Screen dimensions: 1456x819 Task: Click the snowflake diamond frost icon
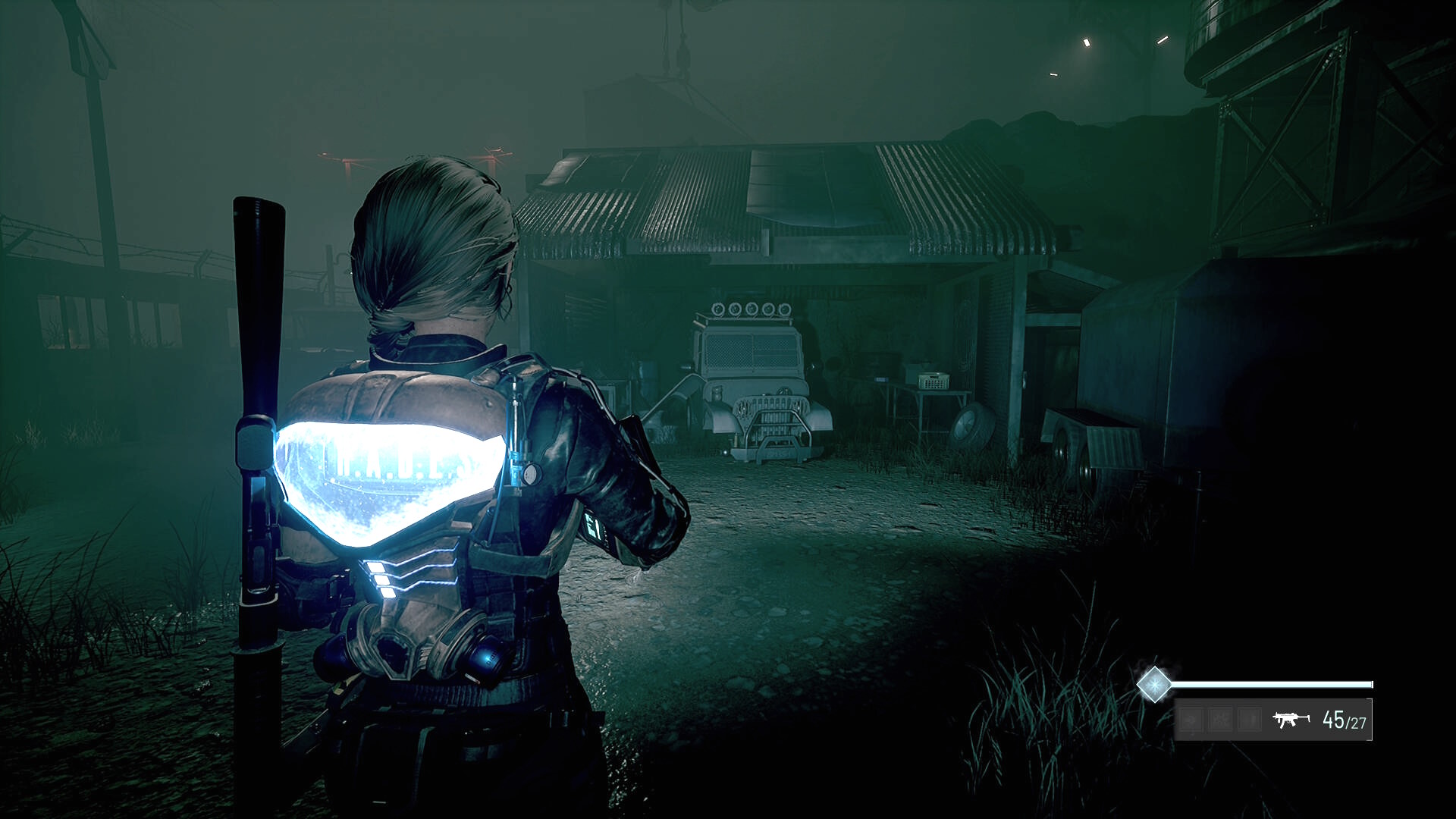click(x=1154, y=685)
